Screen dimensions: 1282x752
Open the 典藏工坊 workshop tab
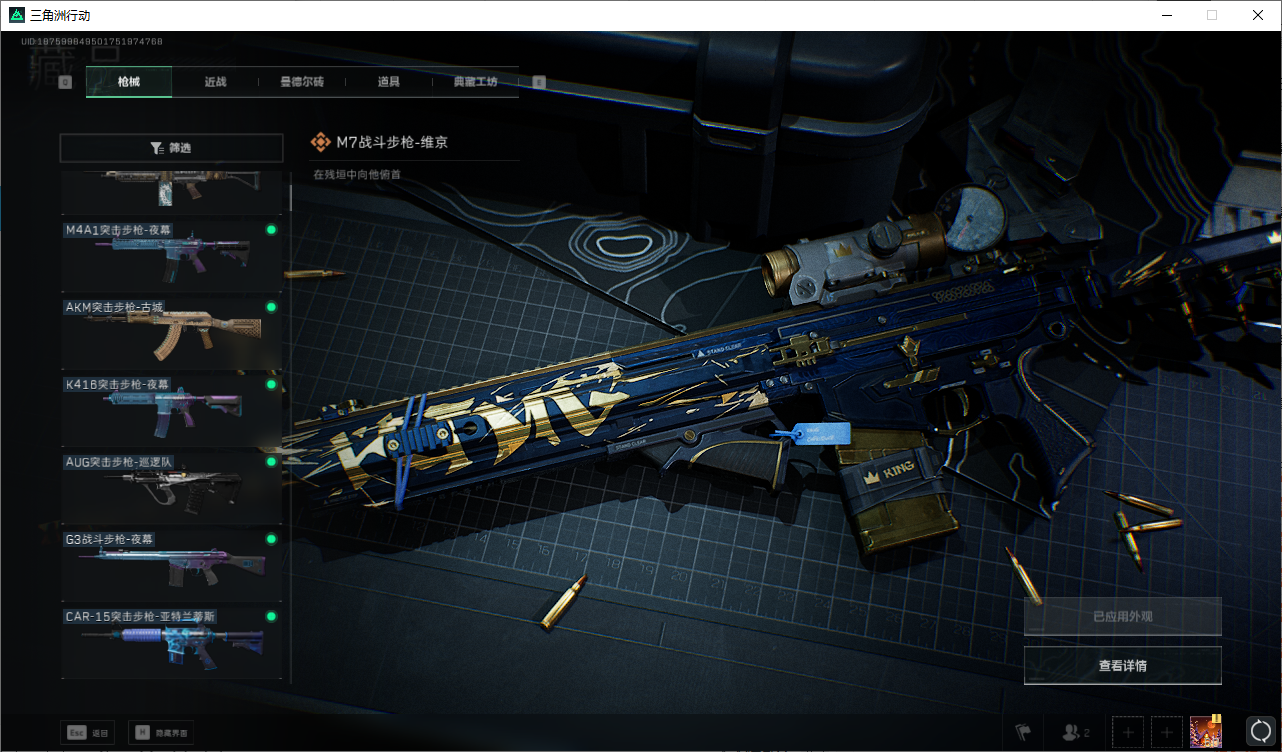(475, 82)
